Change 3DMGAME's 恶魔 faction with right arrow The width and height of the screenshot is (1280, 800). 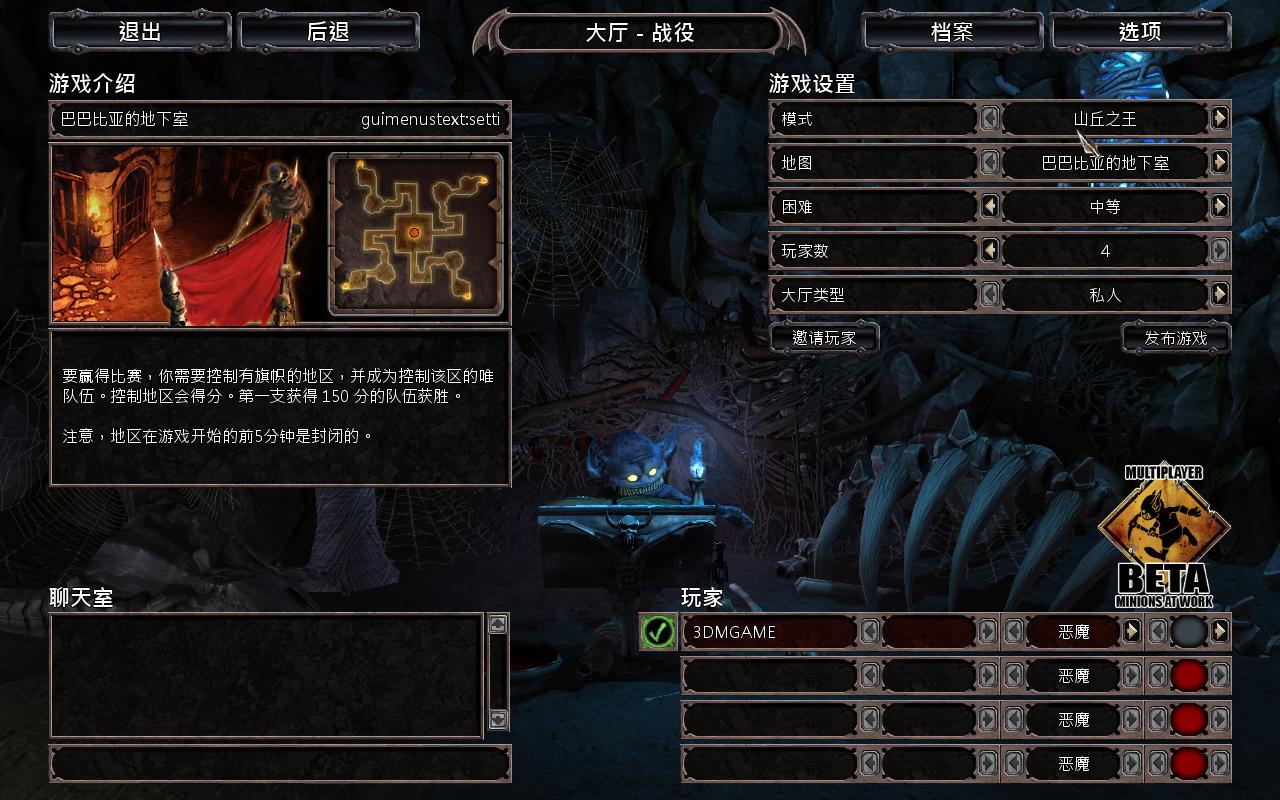(x=1131, y=632)
